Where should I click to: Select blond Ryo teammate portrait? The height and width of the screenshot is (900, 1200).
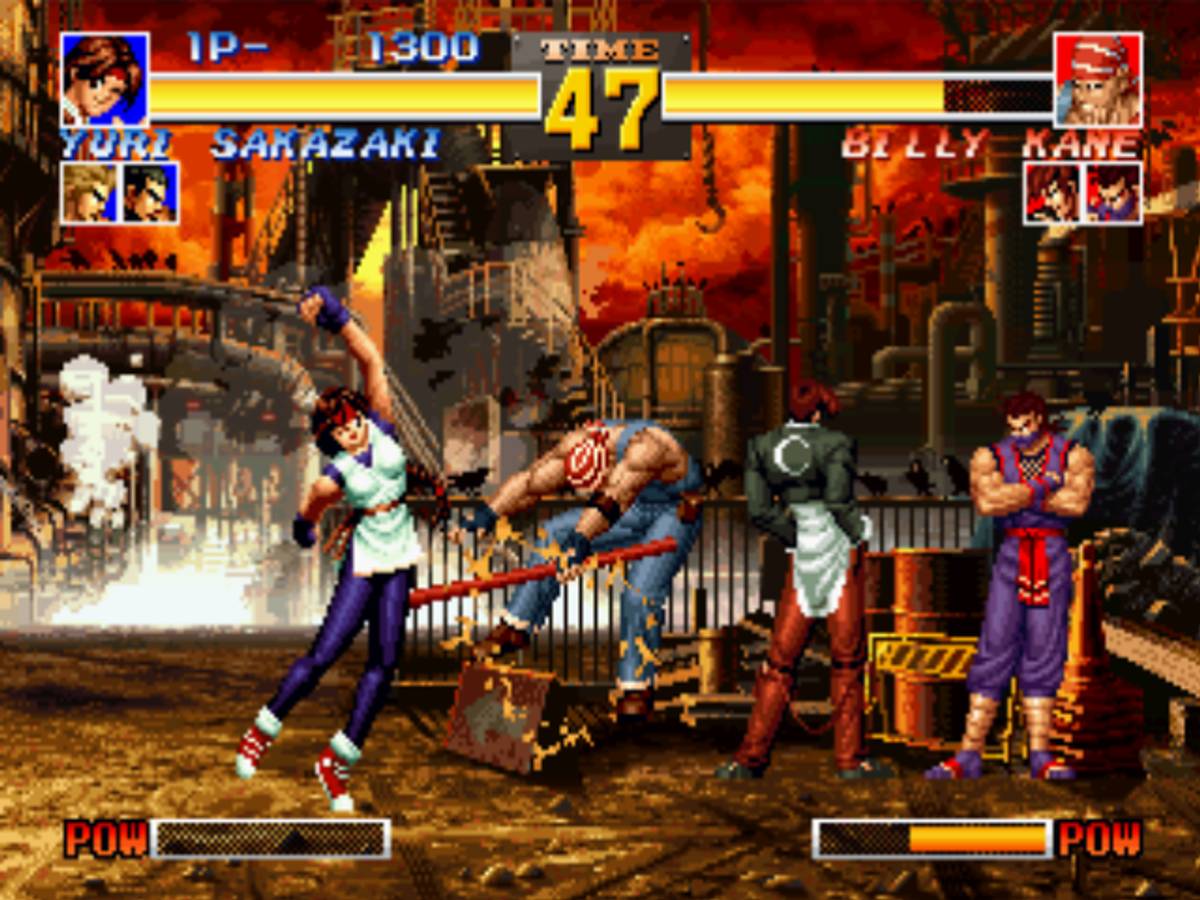point(90,193)
